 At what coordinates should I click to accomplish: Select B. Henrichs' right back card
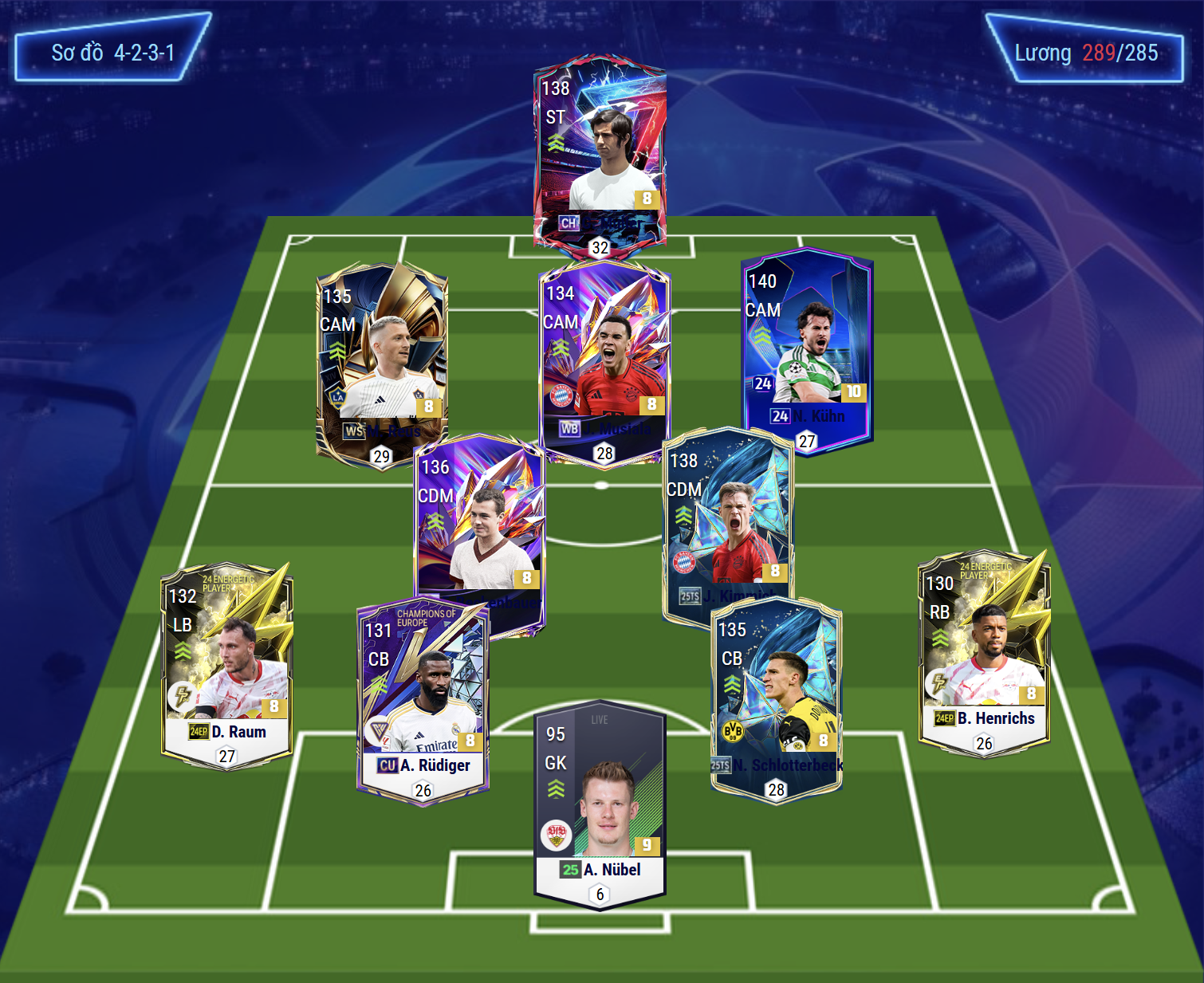984,654
